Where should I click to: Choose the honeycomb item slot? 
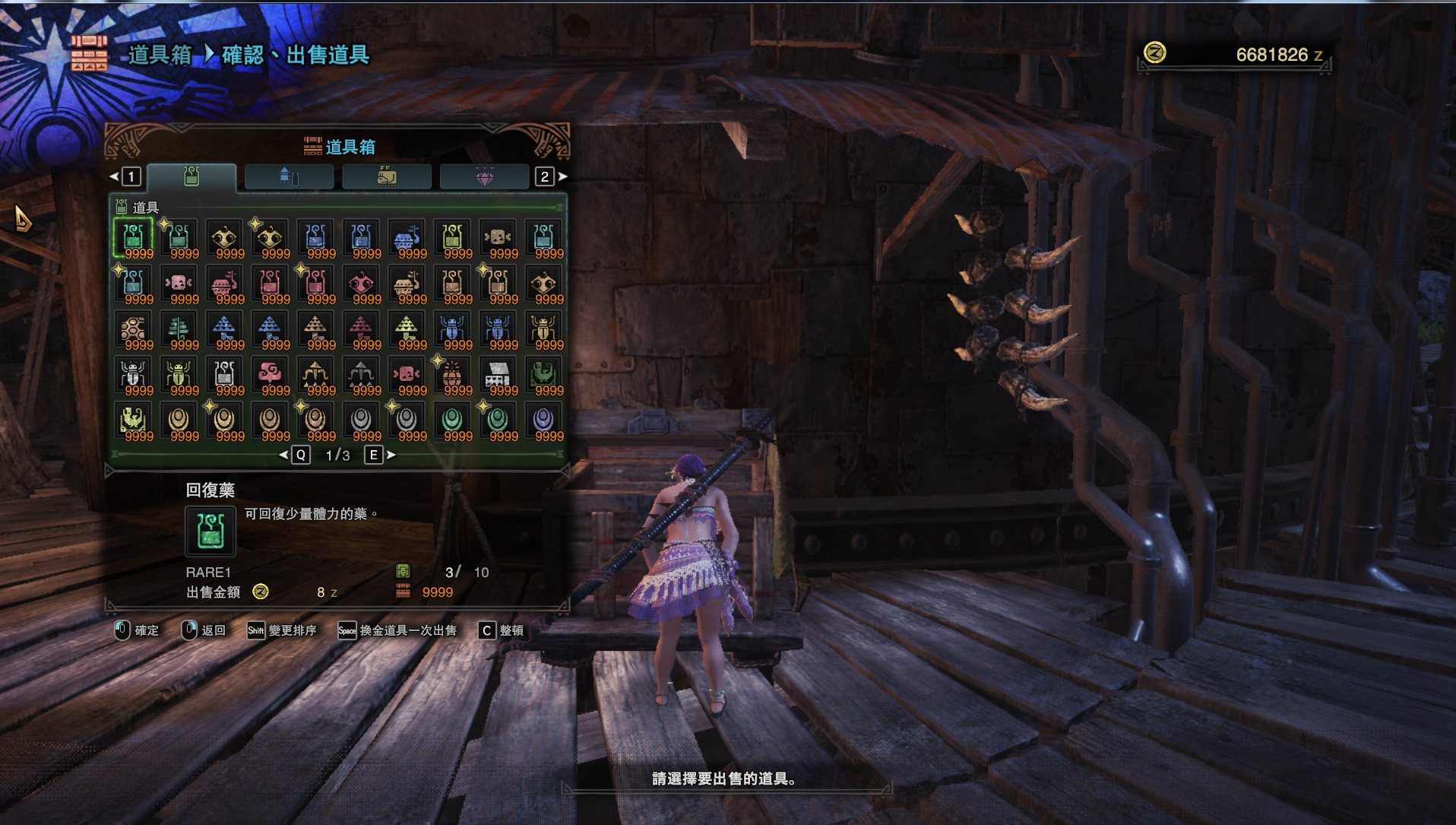point(134,329)
